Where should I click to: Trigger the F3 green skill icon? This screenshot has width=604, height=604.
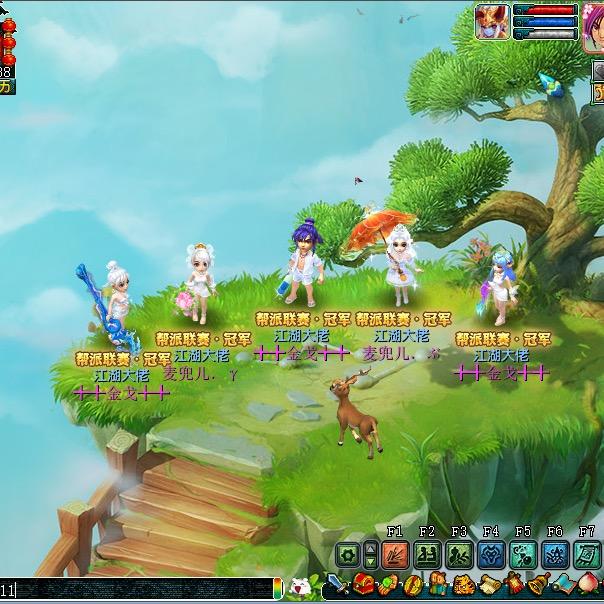click(459, 555)
